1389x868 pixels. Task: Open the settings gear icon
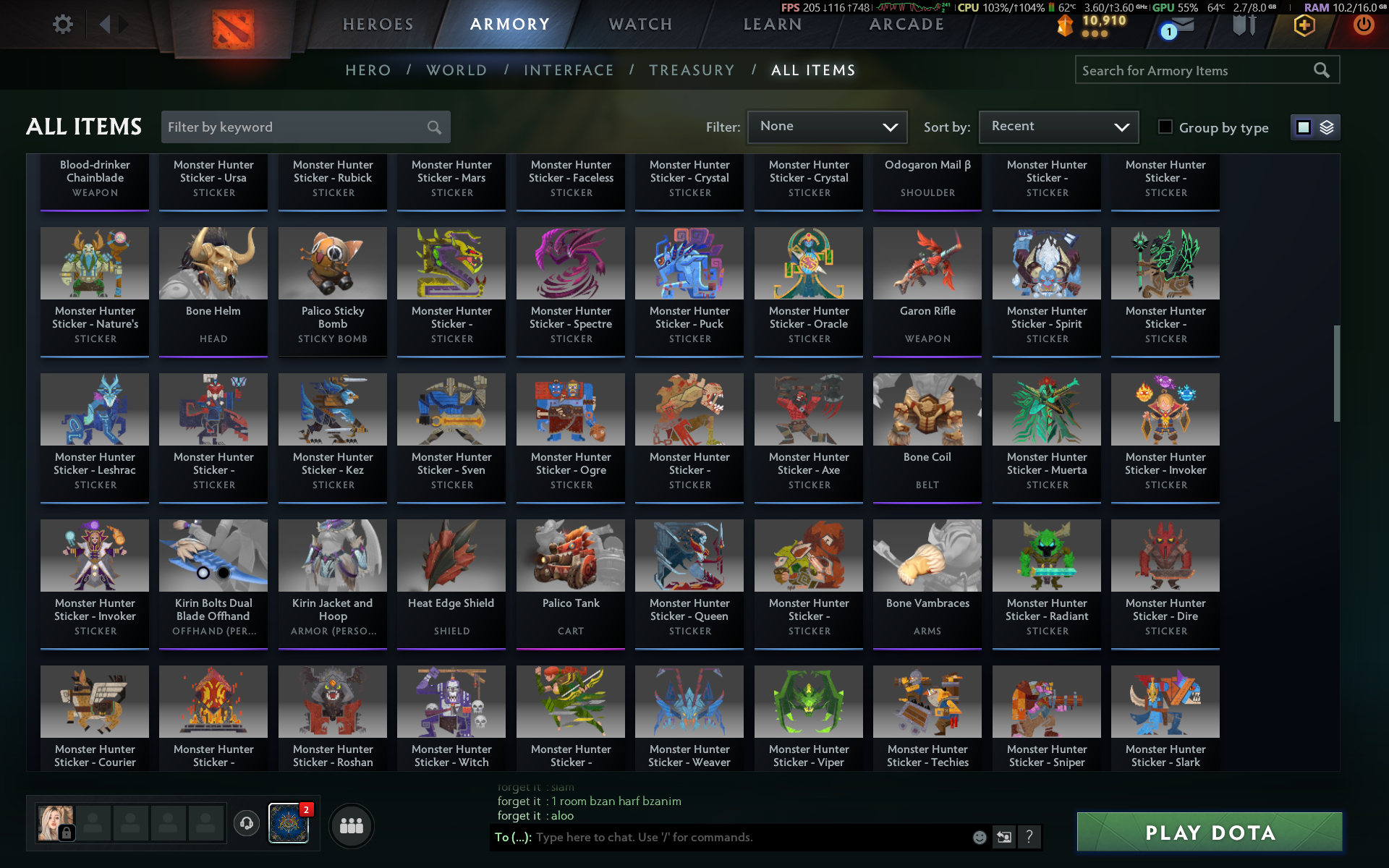(x=63, y=25)
